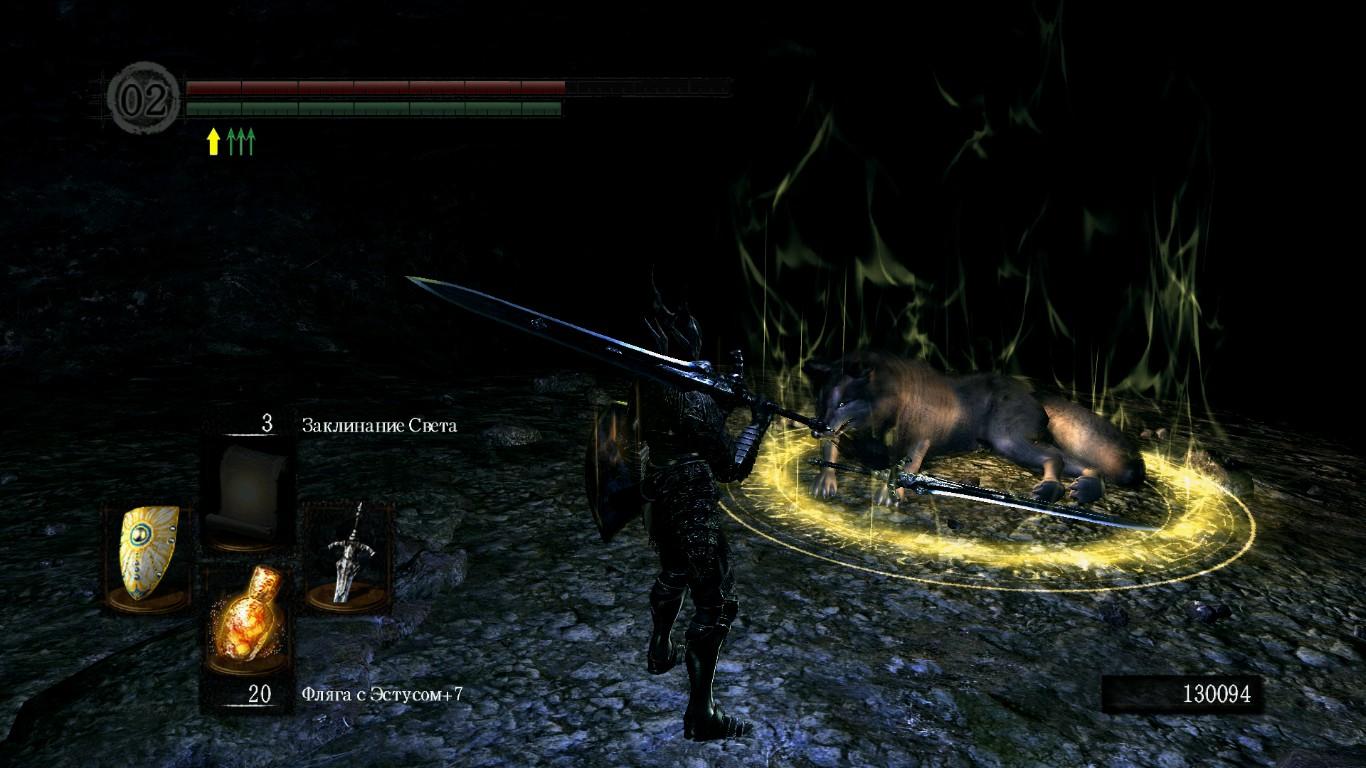Click the humanity counter emblem

coord(144,99)
